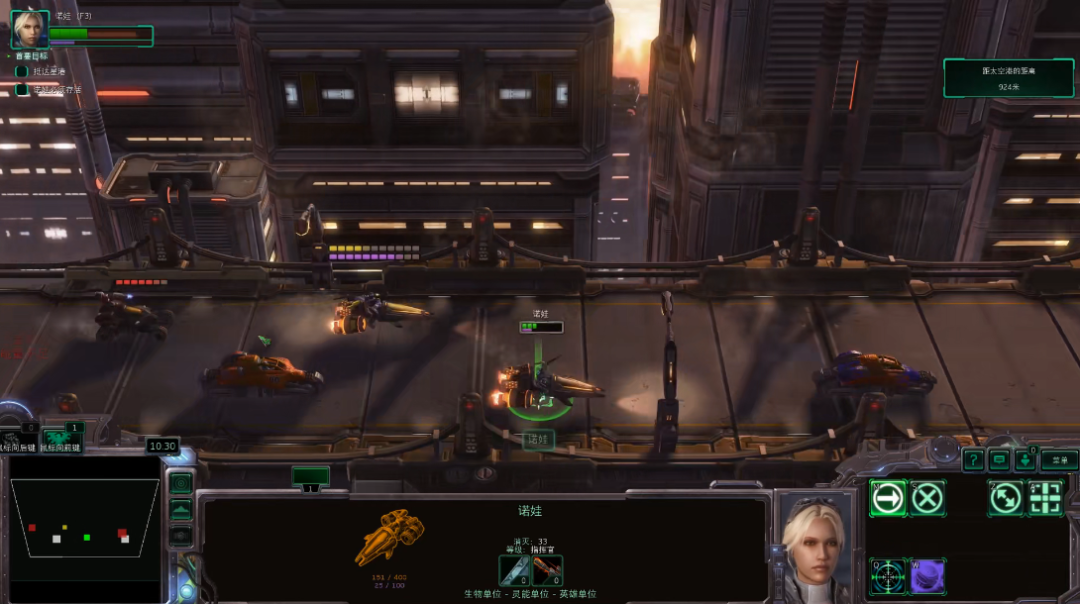Choose the diagonal double-arrow command
Image resolution: width=1080 pixels, height=604 pixels.
click(1006, 497)
